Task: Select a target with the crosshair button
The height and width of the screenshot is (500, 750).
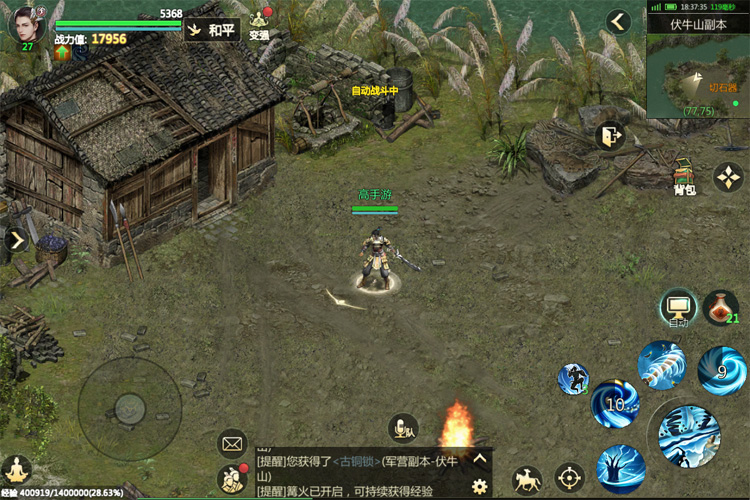Action: pos(569,478)
